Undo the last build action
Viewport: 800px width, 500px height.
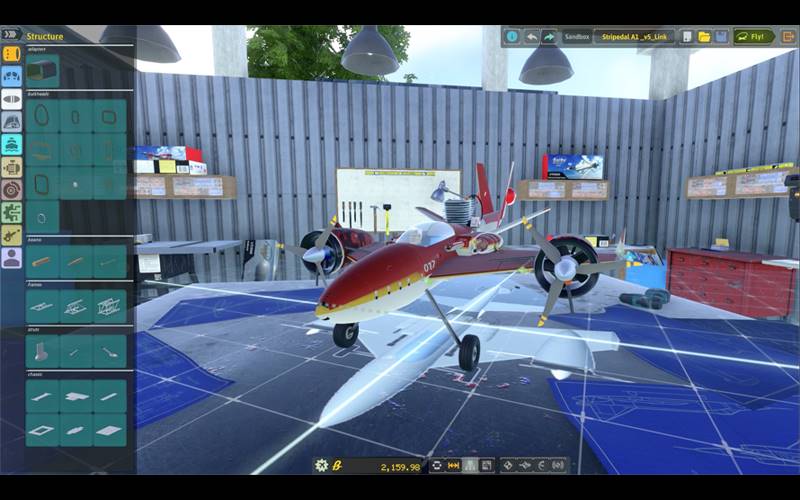(532, 37)
